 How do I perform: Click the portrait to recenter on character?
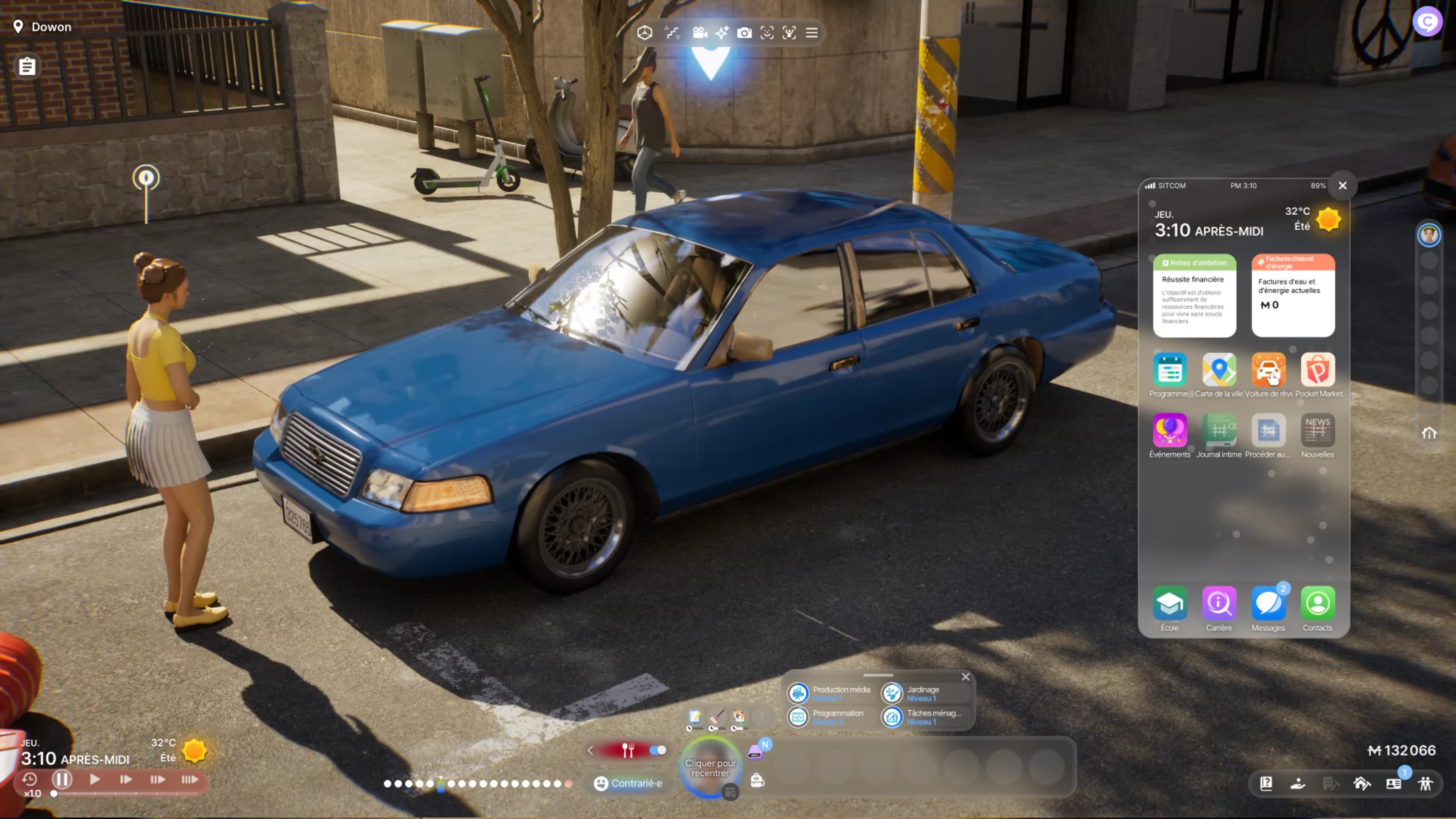[710, 767]
